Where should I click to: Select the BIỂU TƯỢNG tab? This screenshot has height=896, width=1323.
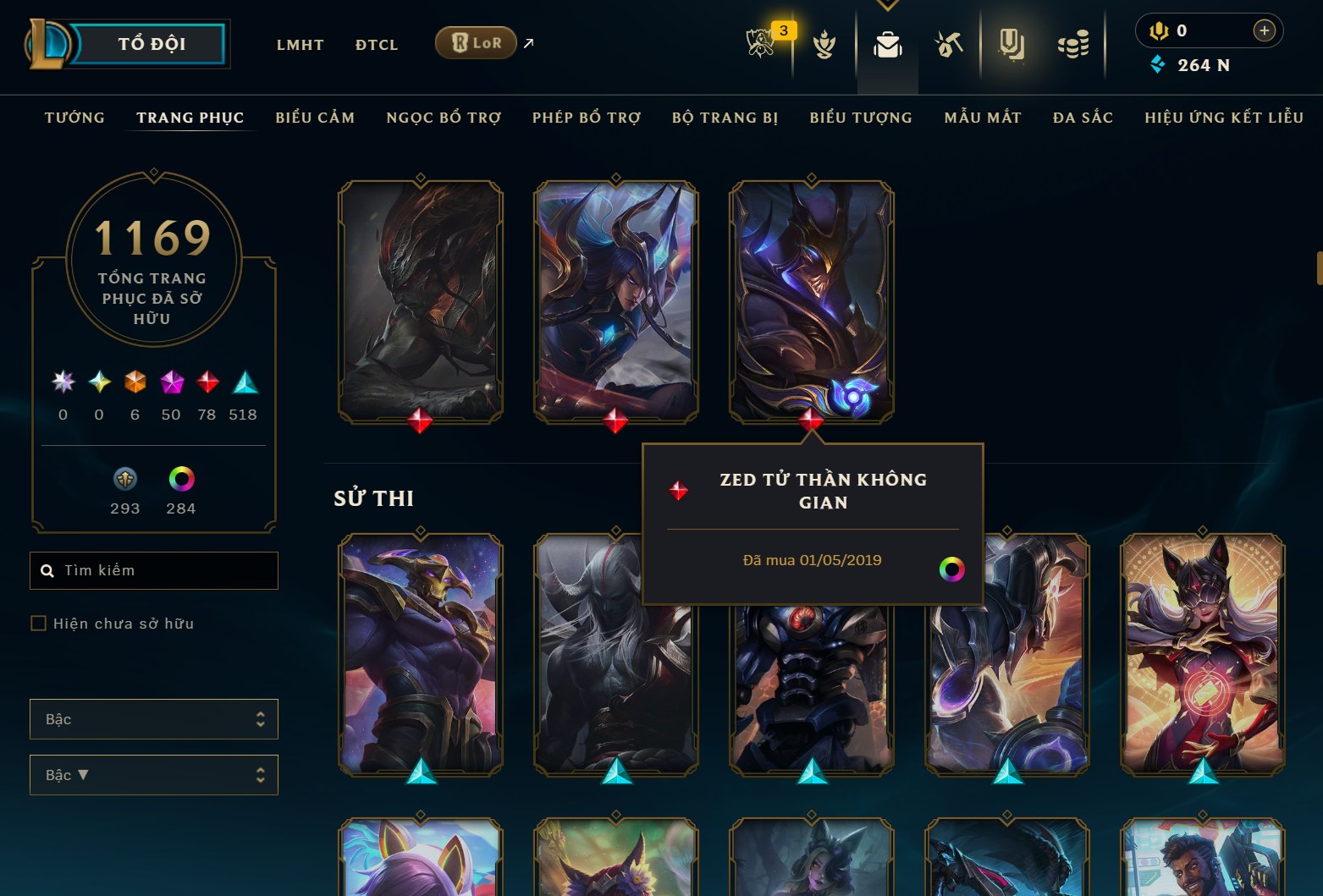click(860, 118)
